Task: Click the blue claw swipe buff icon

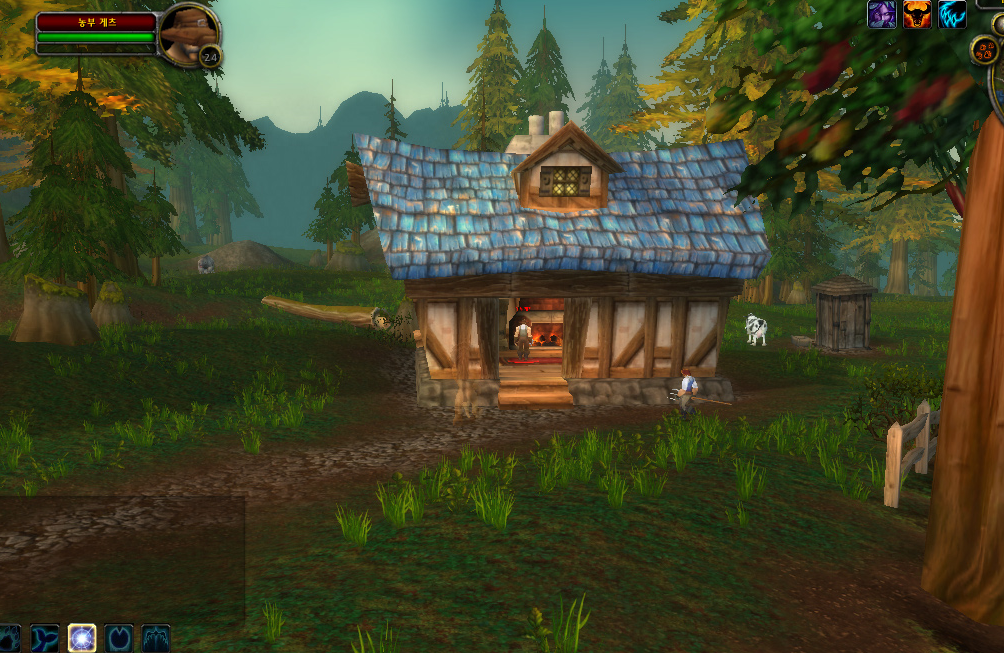Action: 952,14
